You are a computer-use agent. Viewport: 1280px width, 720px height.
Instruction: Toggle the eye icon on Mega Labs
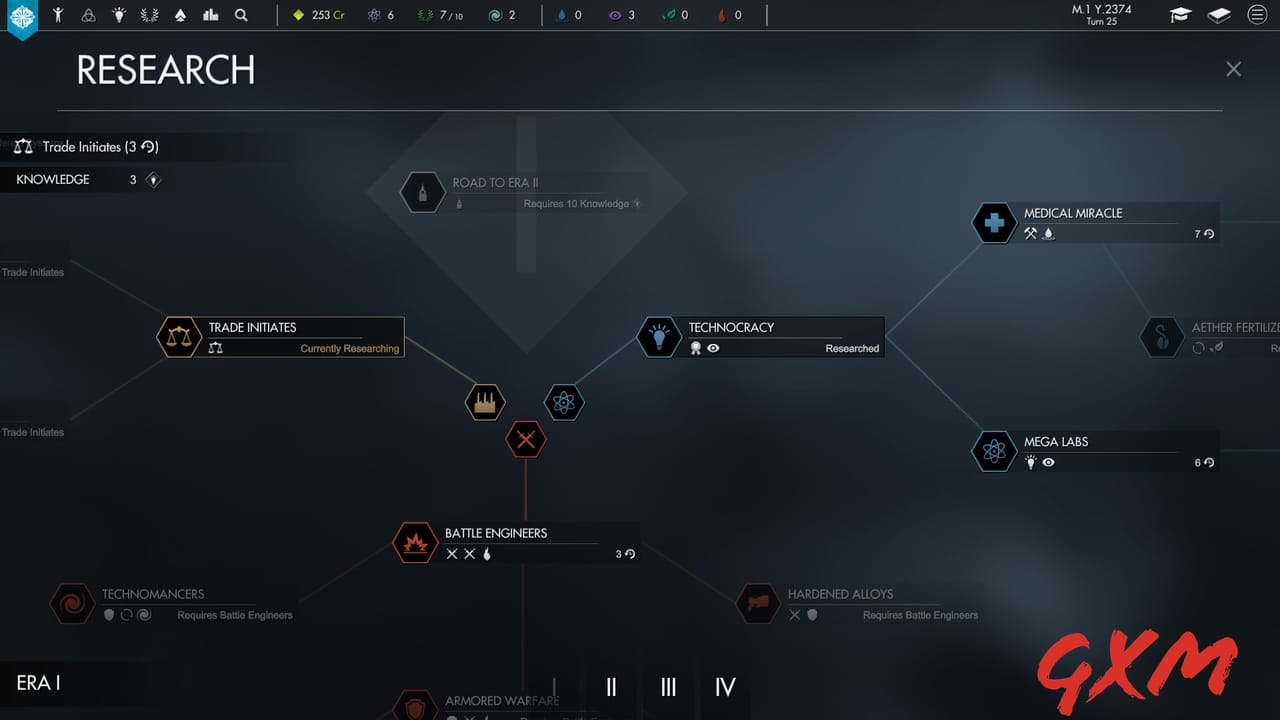point(1048,462)
